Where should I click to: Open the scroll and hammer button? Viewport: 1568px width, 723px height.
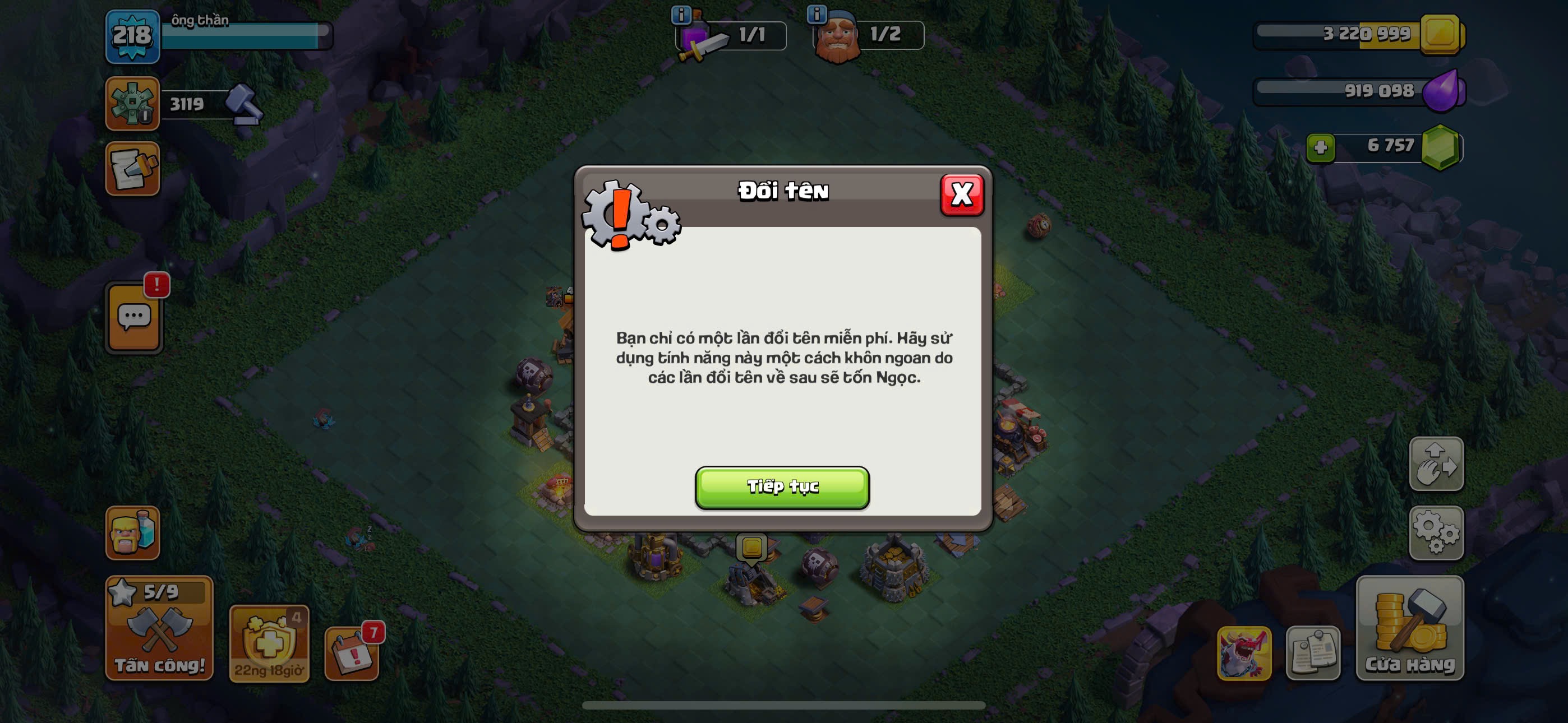[133, 169]
